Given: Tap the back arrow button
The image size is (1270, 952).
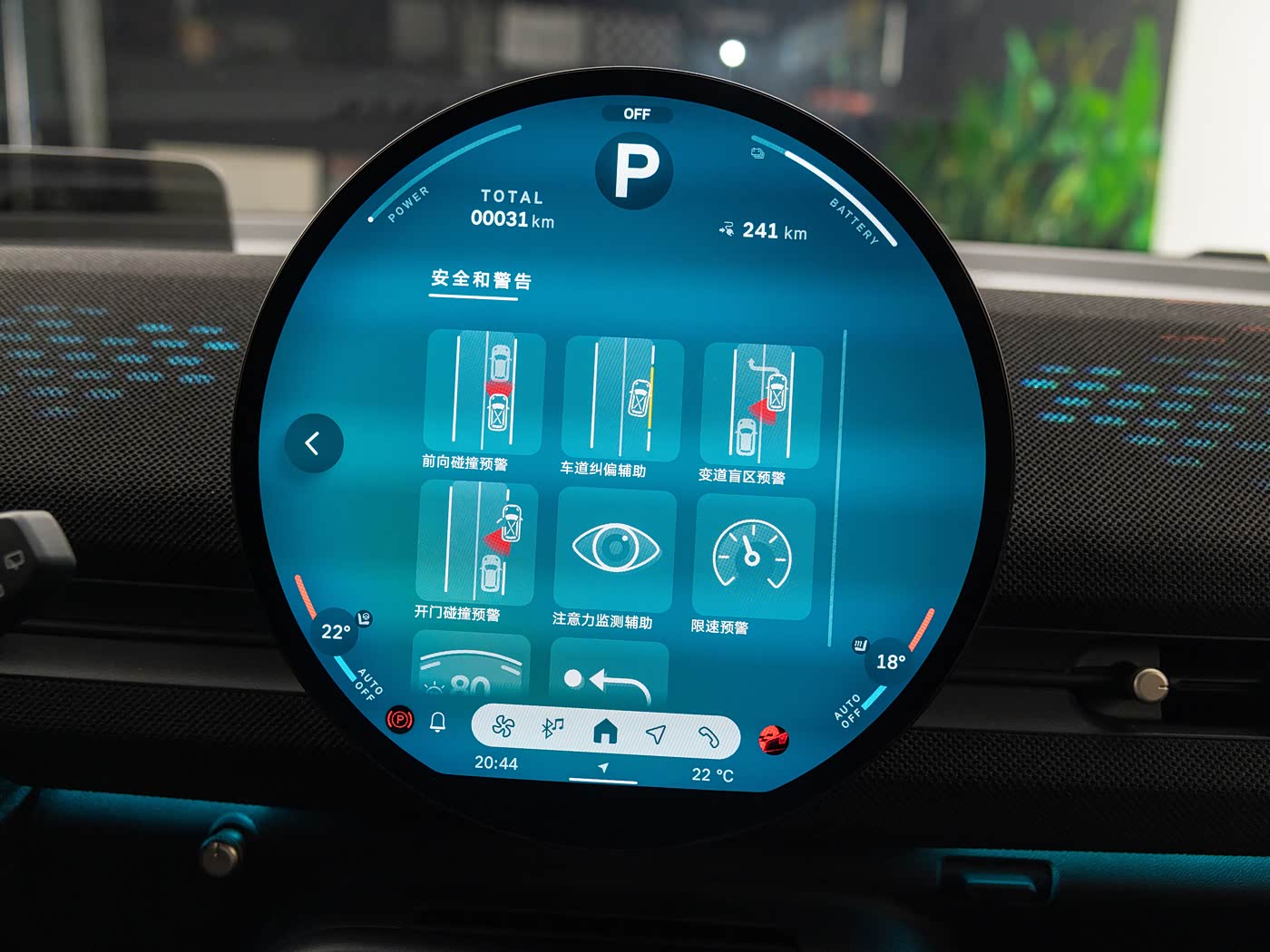Looking at the screenshot, I should click(x=313, y=443).
